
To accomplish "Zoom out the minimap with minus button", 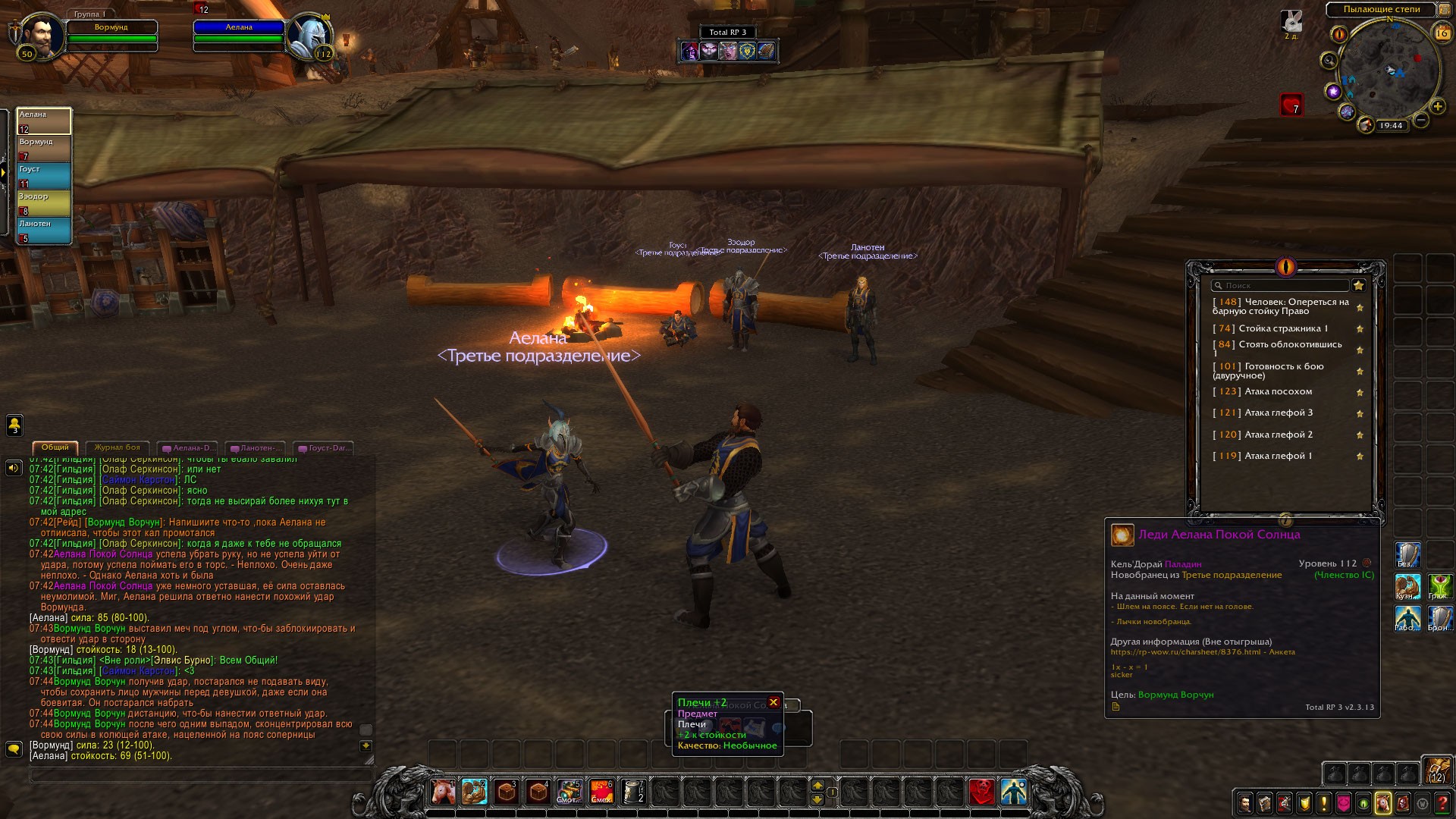I will pos(1421,121).
